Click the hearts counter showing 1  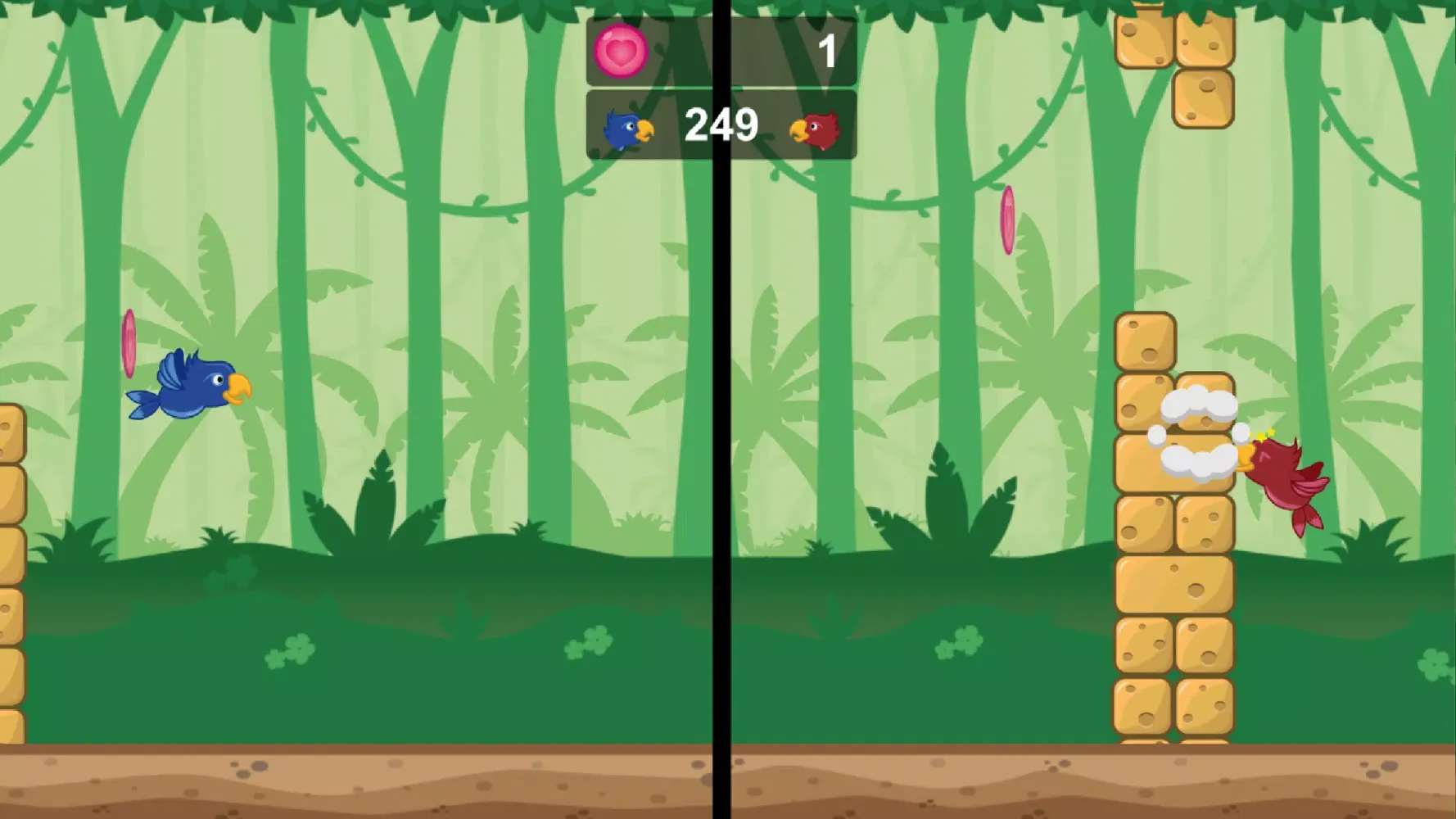827,49
